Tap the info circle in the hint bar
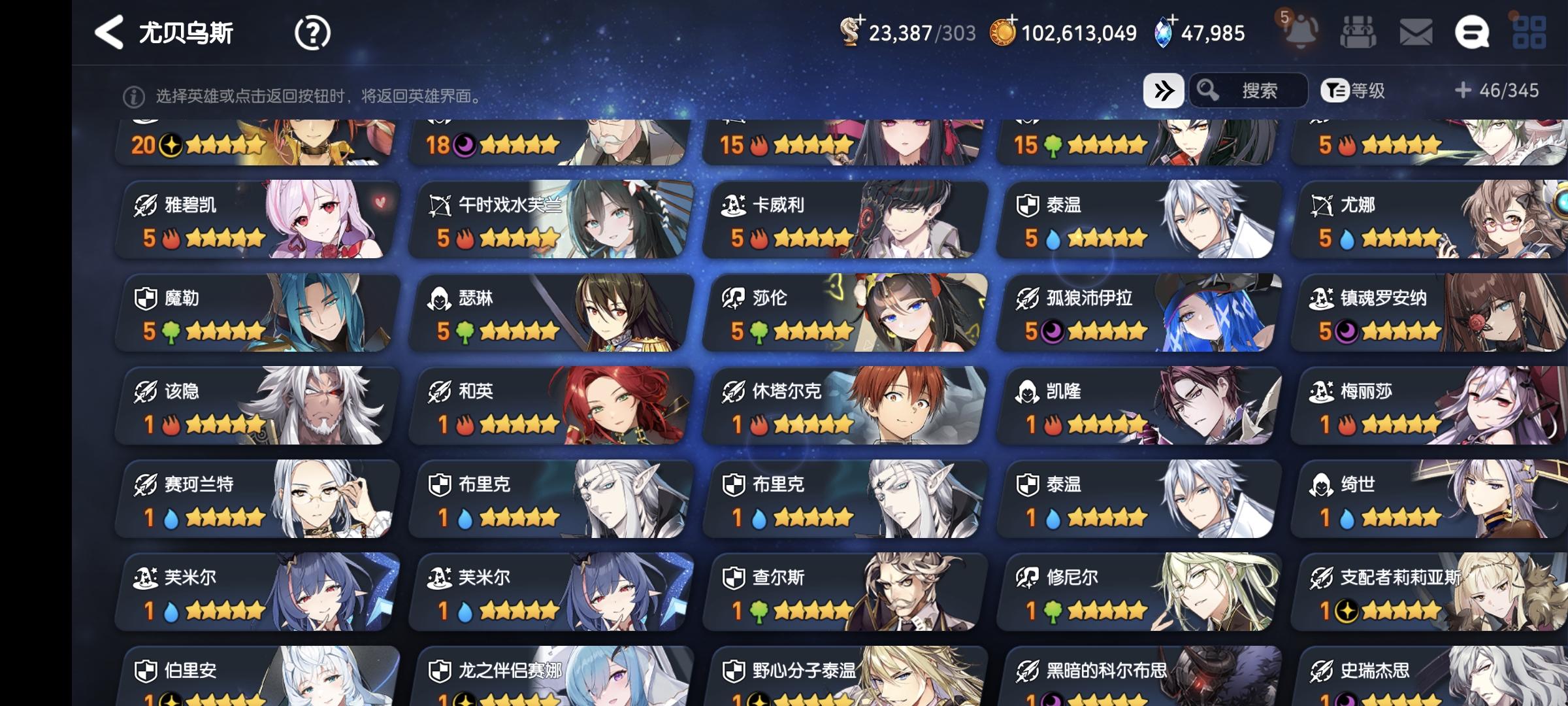The width and height of the screenshot is (1568, 706). (x=133, y=96)
